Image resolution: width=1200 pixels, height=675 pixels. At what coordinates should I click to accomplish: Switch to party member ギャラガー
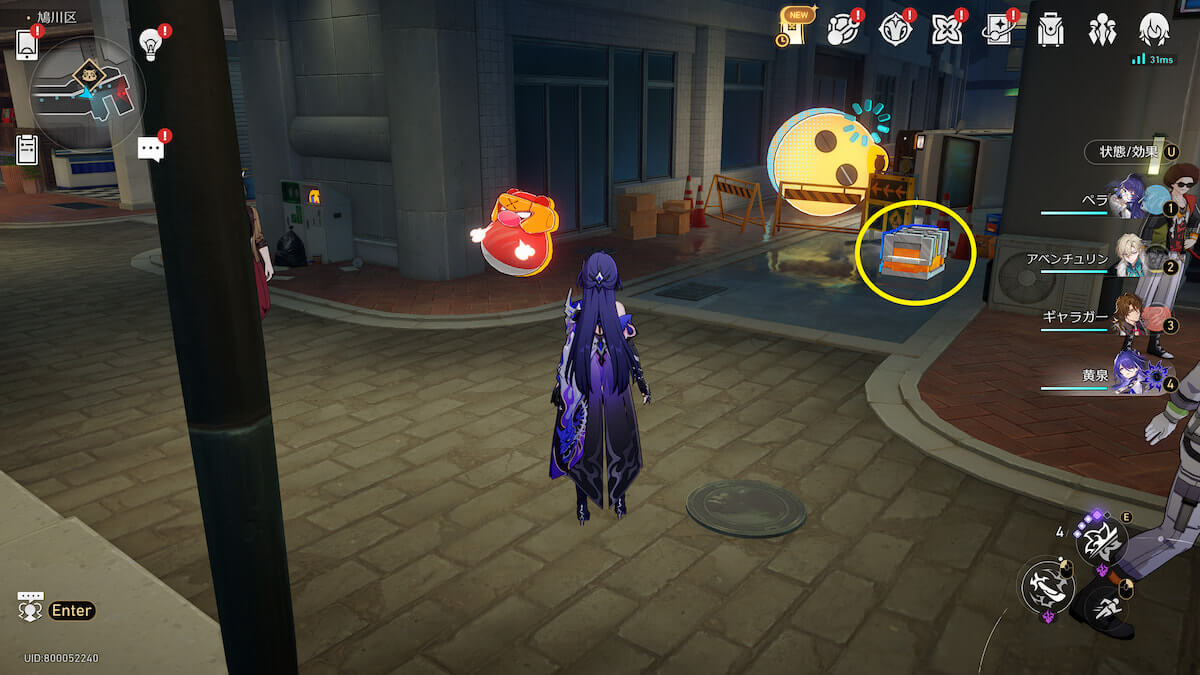click(1130, 316)
